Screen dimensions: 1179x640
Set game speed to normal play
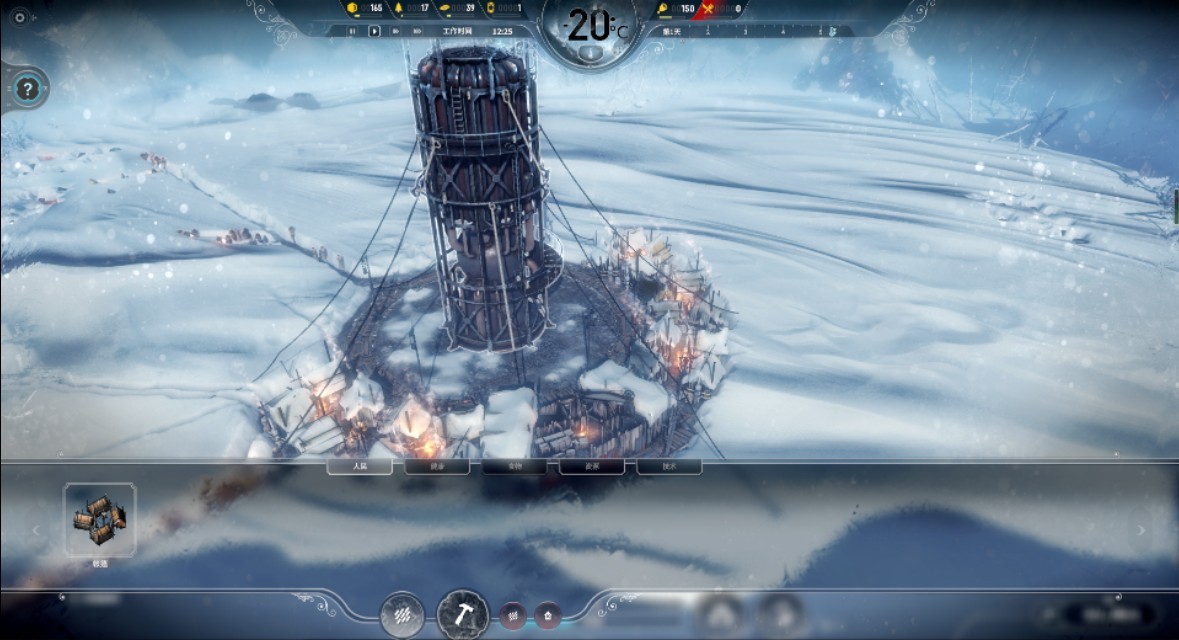[x=374, y=31]
